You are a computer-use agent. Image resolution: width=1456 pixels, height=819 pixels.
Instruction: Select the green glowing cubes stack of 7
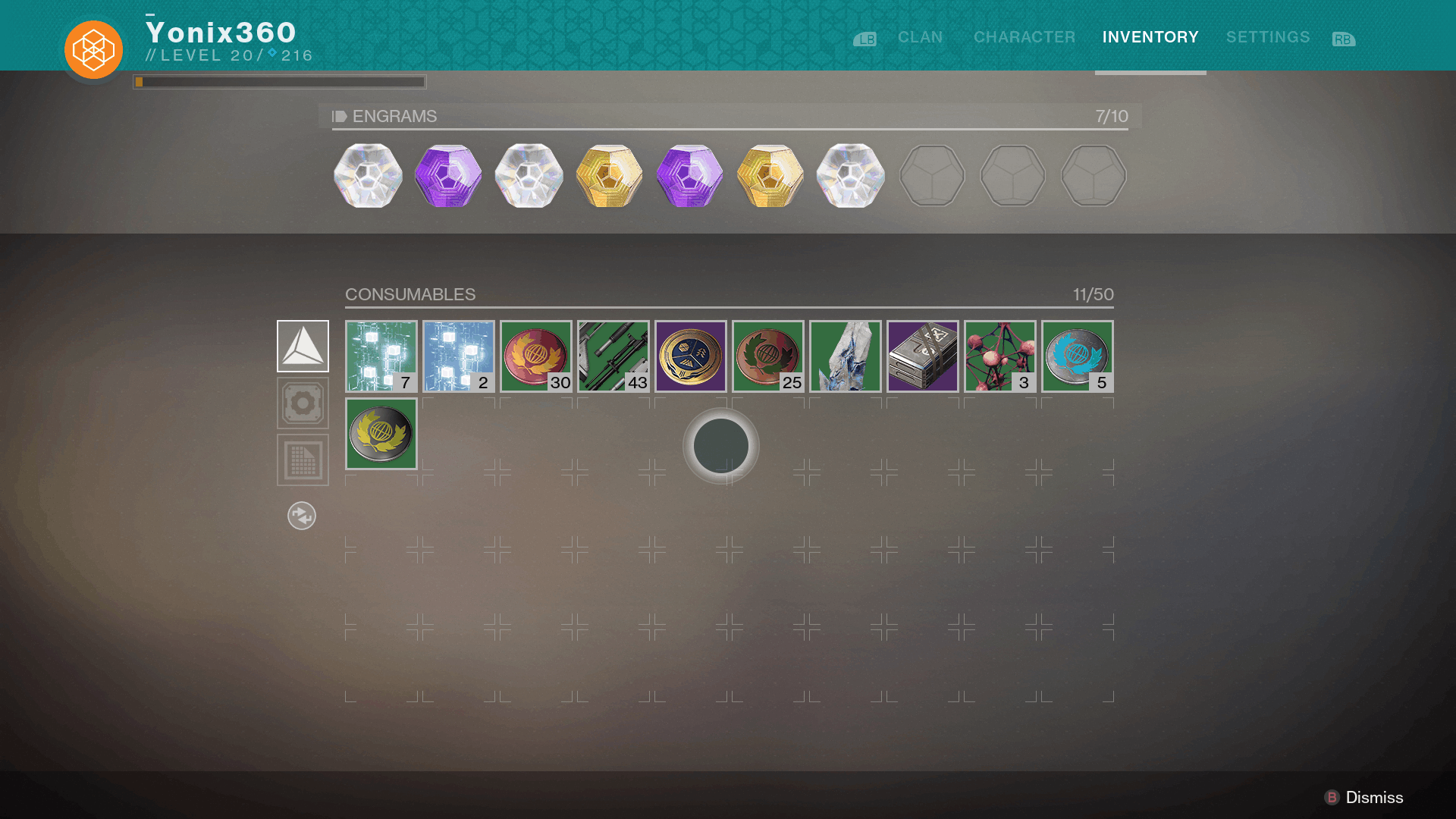[381, 356]
